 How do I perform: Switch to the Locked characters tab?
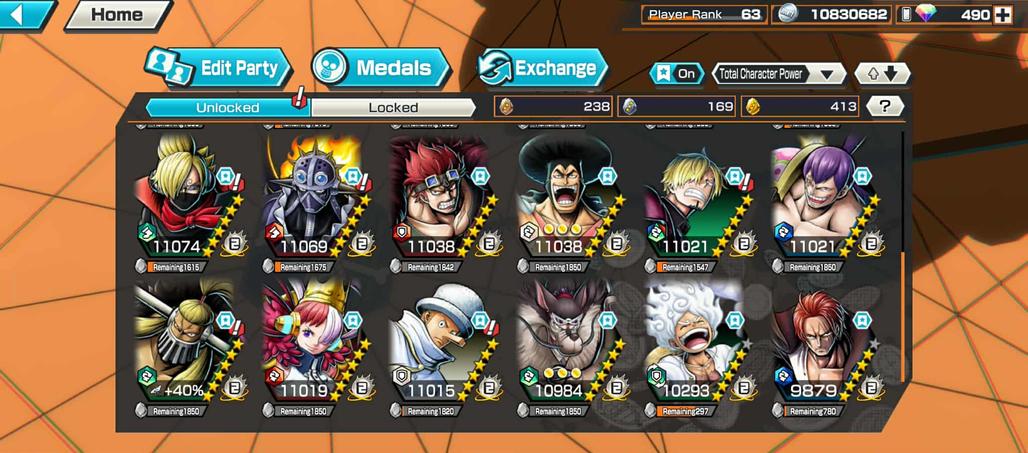pos(393,107)
